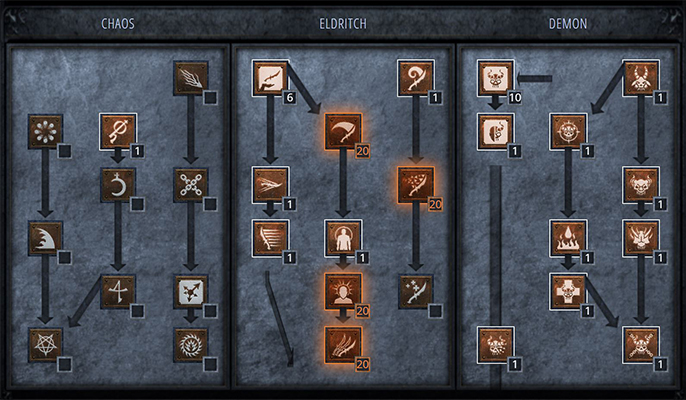Select the human silhouette skill node
The height and width of the screenshot is (400, 686).
(343, 238)
